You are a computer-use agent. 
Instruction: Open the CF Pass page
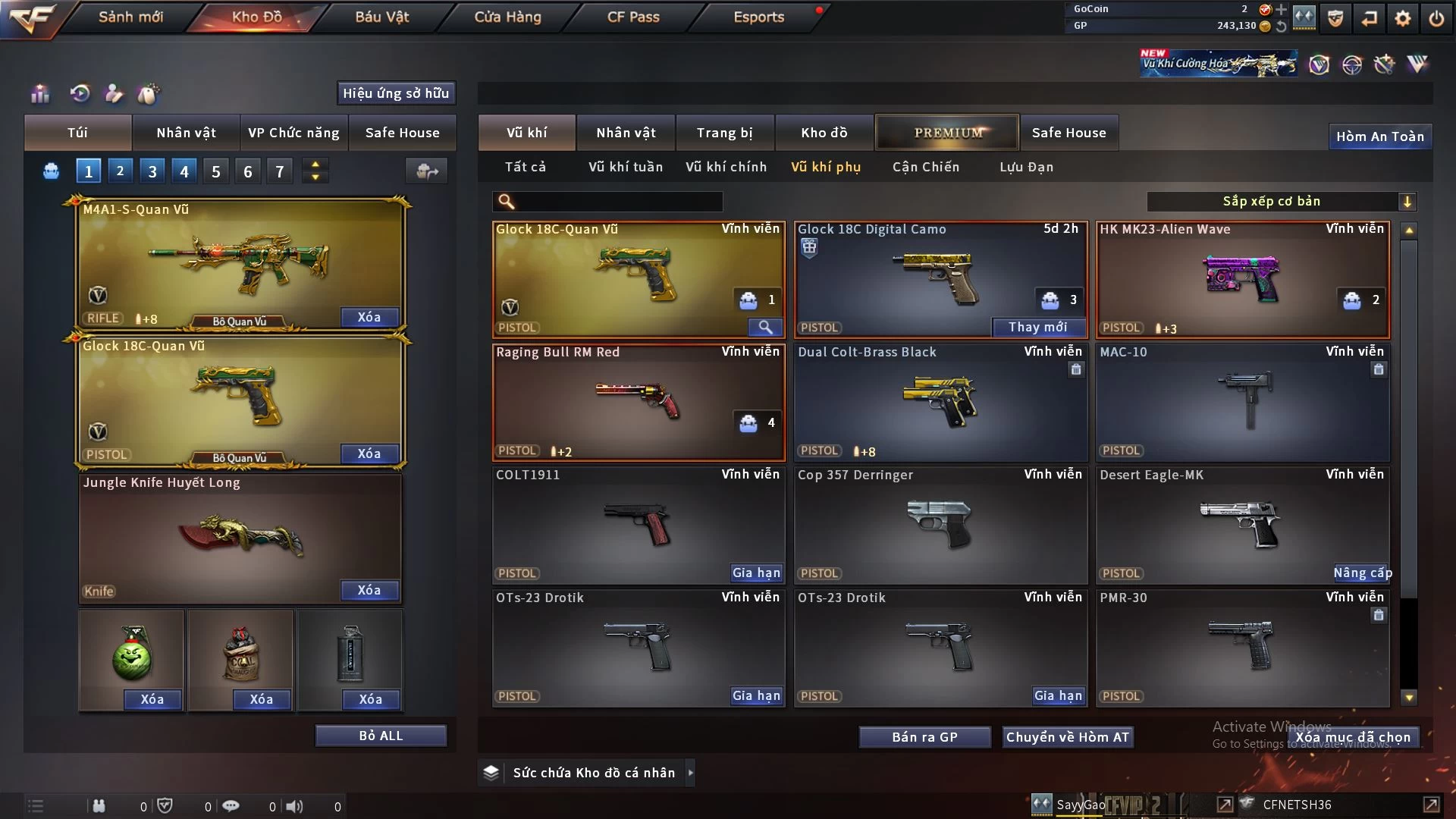click(633, 17)
